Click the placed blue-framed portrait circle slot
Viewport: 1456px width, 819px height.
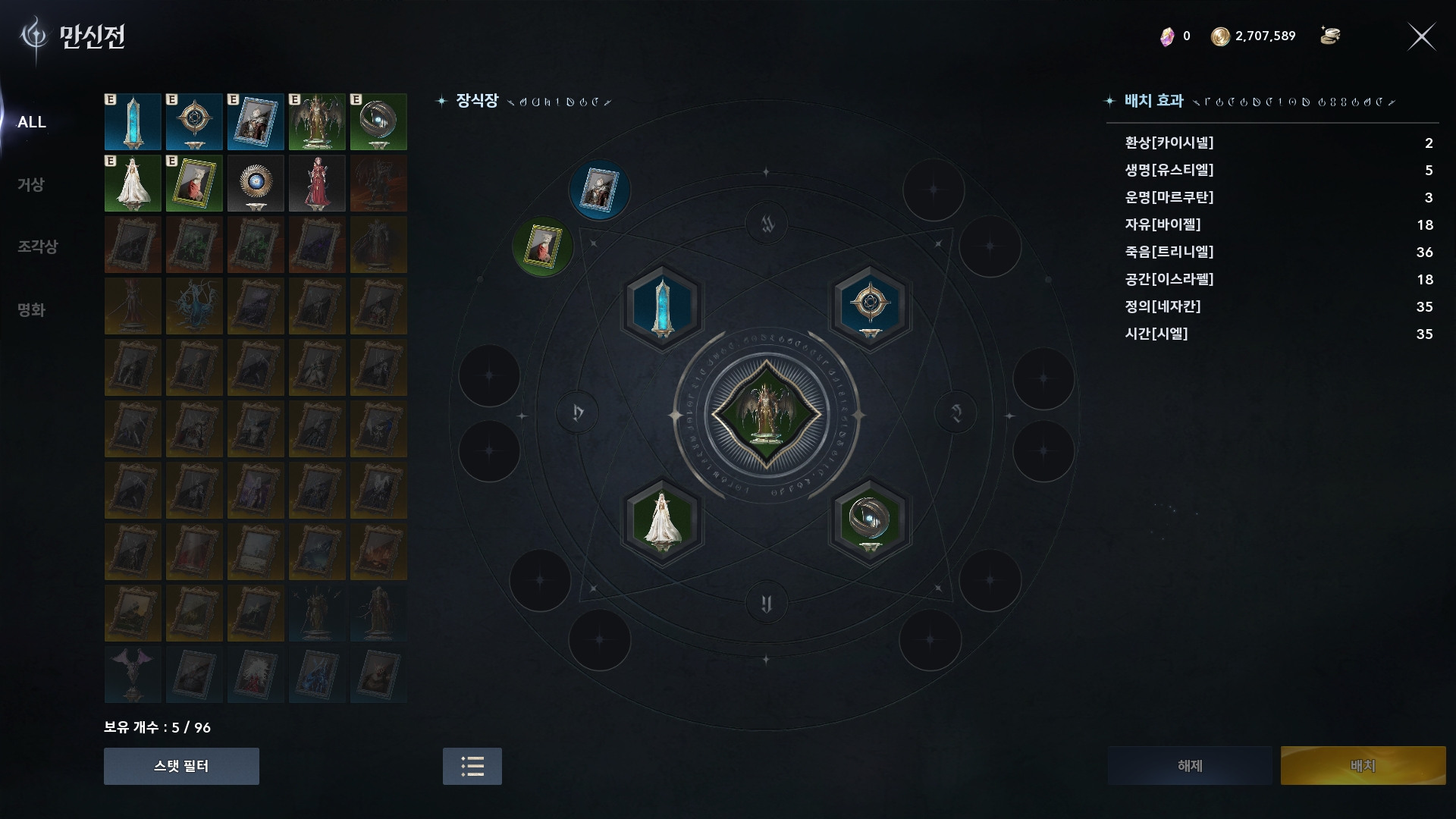coord(599,190)
